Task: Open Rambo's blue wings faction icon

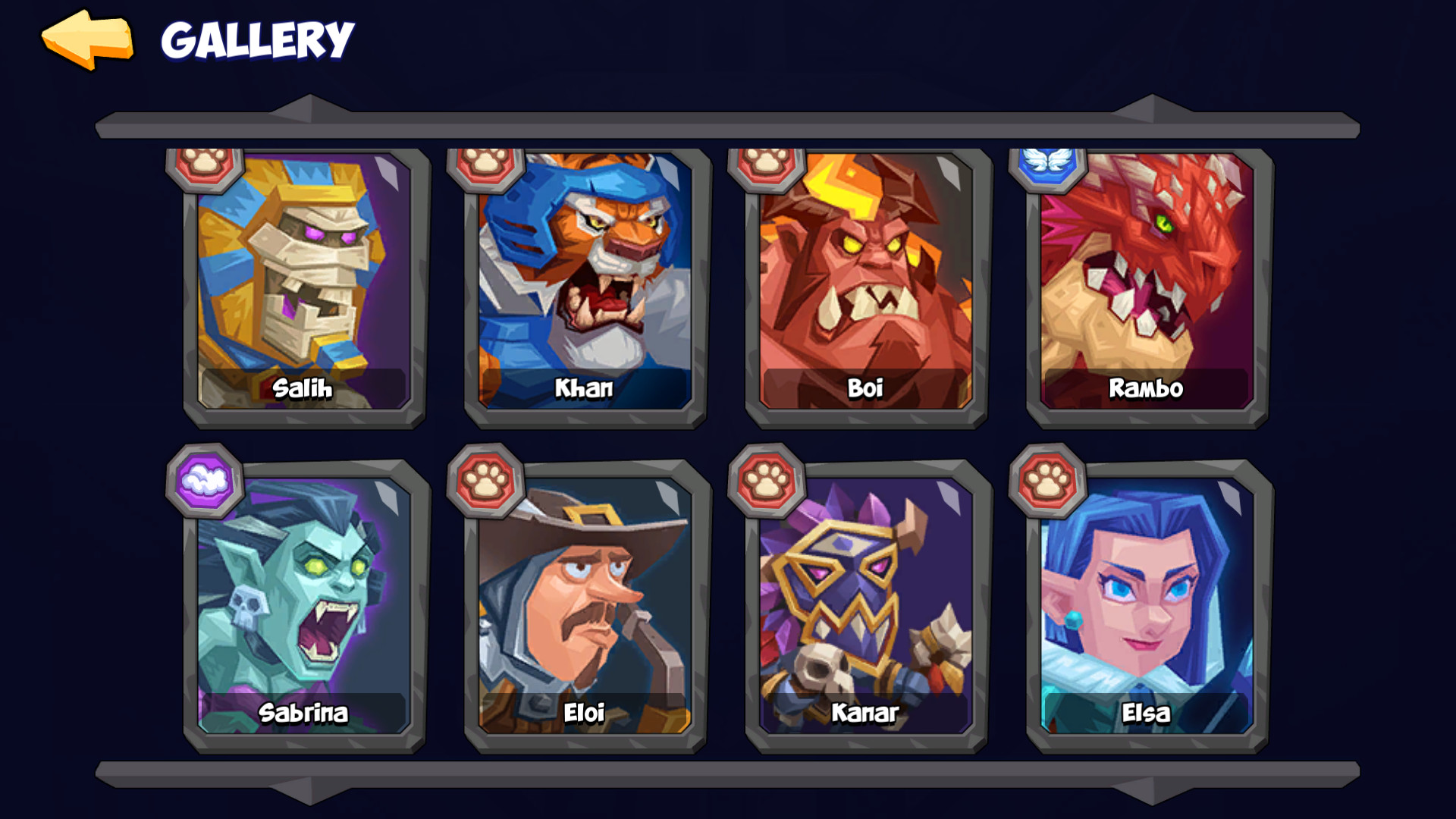Action: pyautogui.click(x=1046, y=168)
